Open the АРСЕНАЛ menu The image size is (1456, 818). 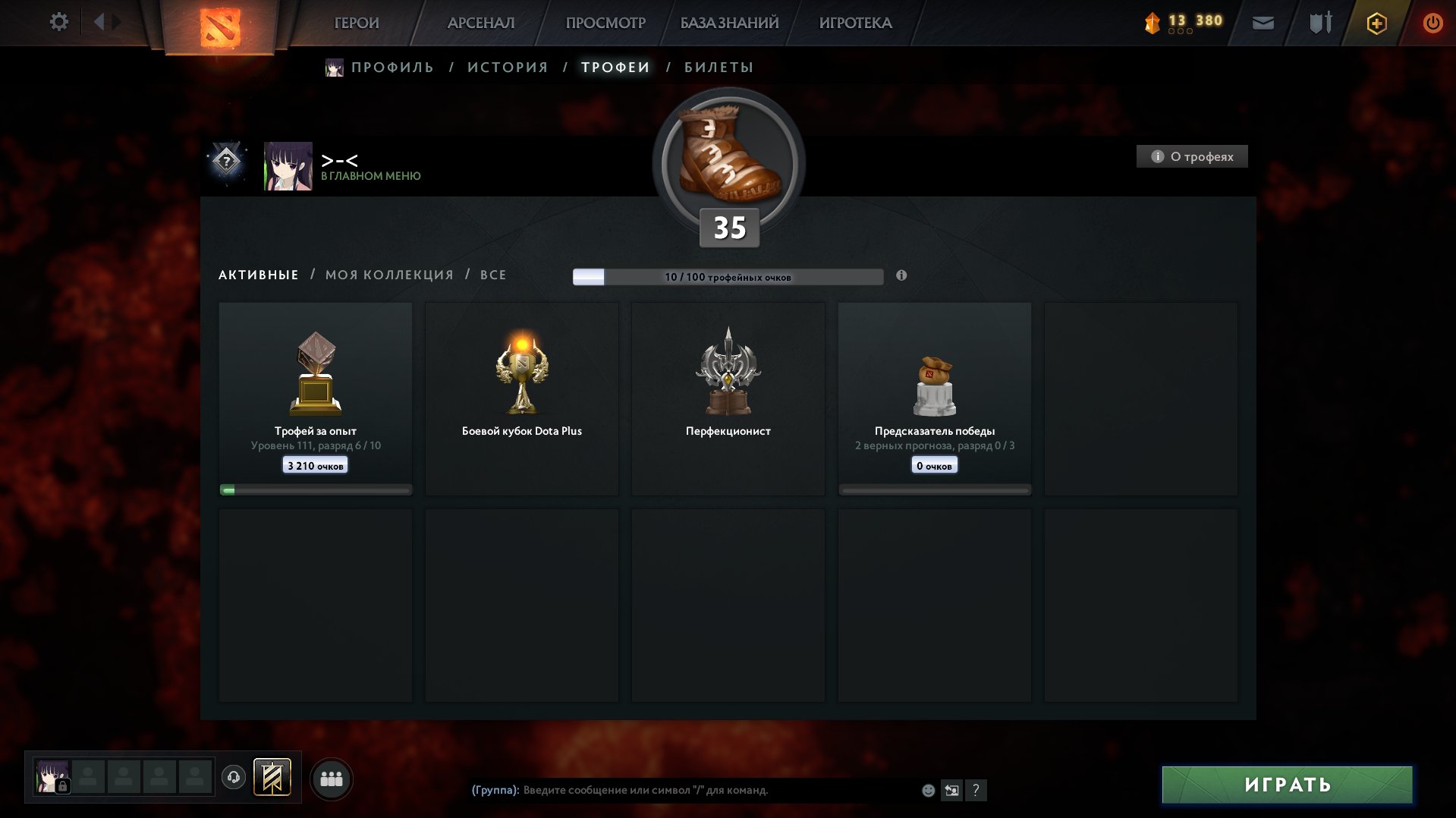coord(481,23)
